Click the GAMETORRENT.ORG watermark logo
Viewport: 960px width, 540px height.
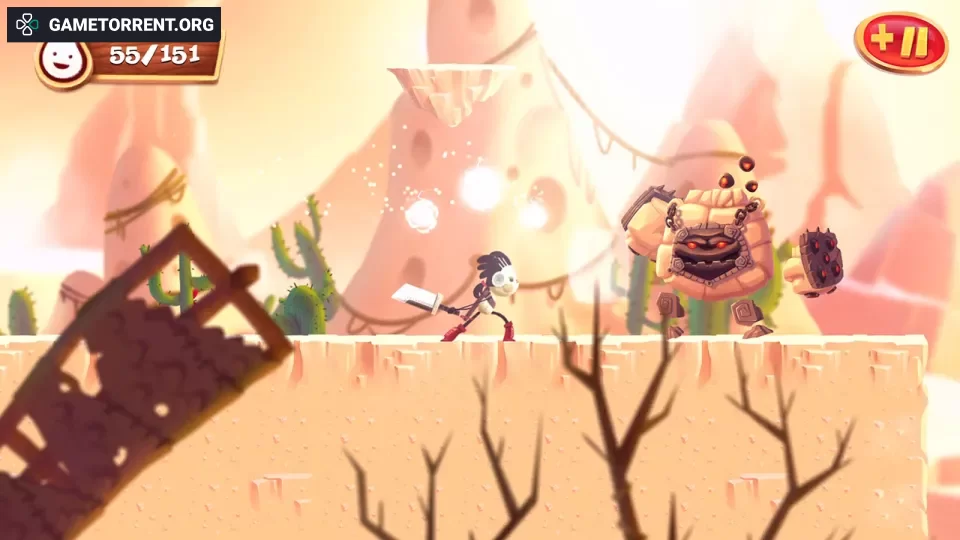coord(114,23)
